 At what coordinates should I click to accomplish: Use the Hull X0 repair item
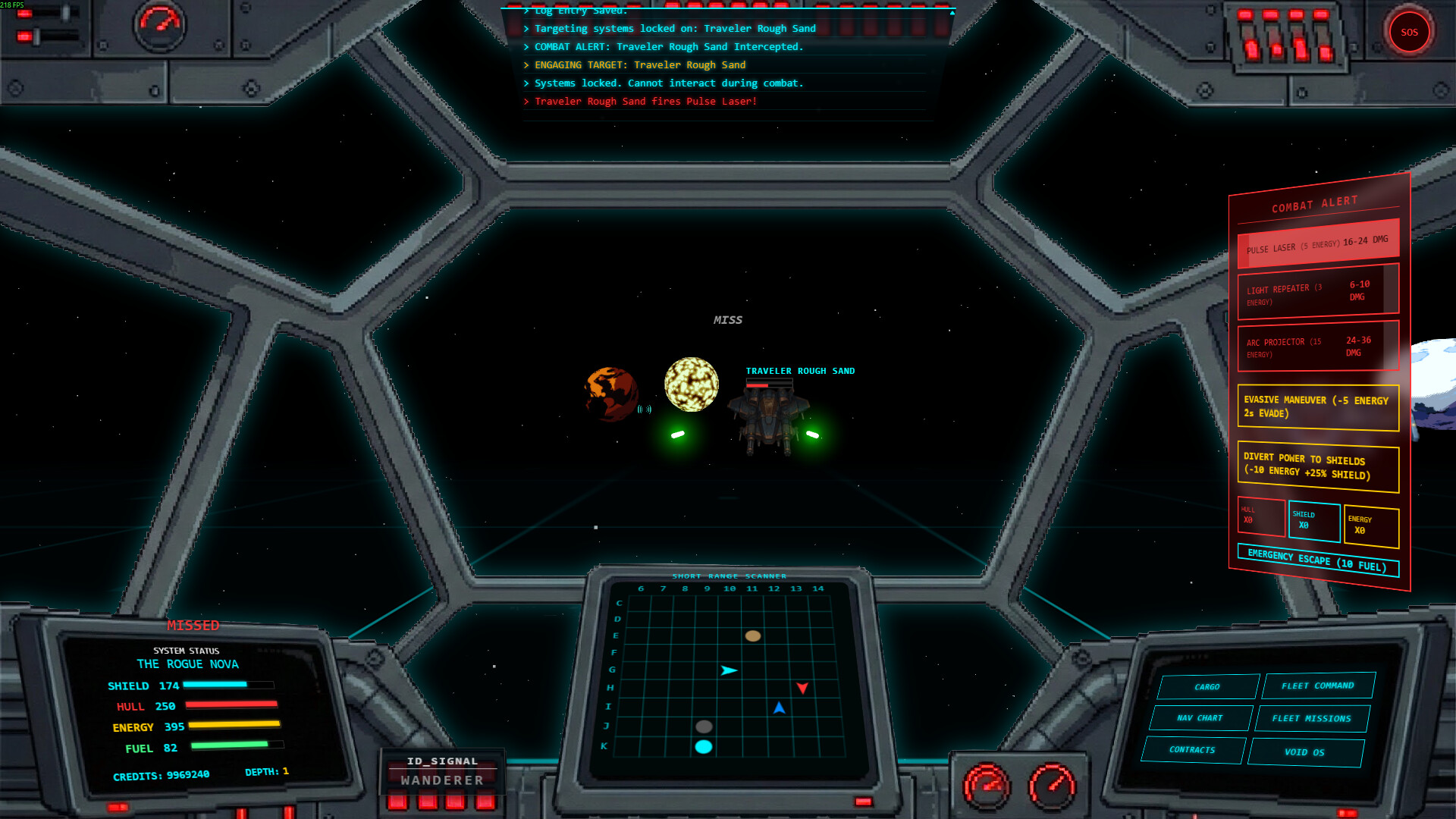[1260, 516]
